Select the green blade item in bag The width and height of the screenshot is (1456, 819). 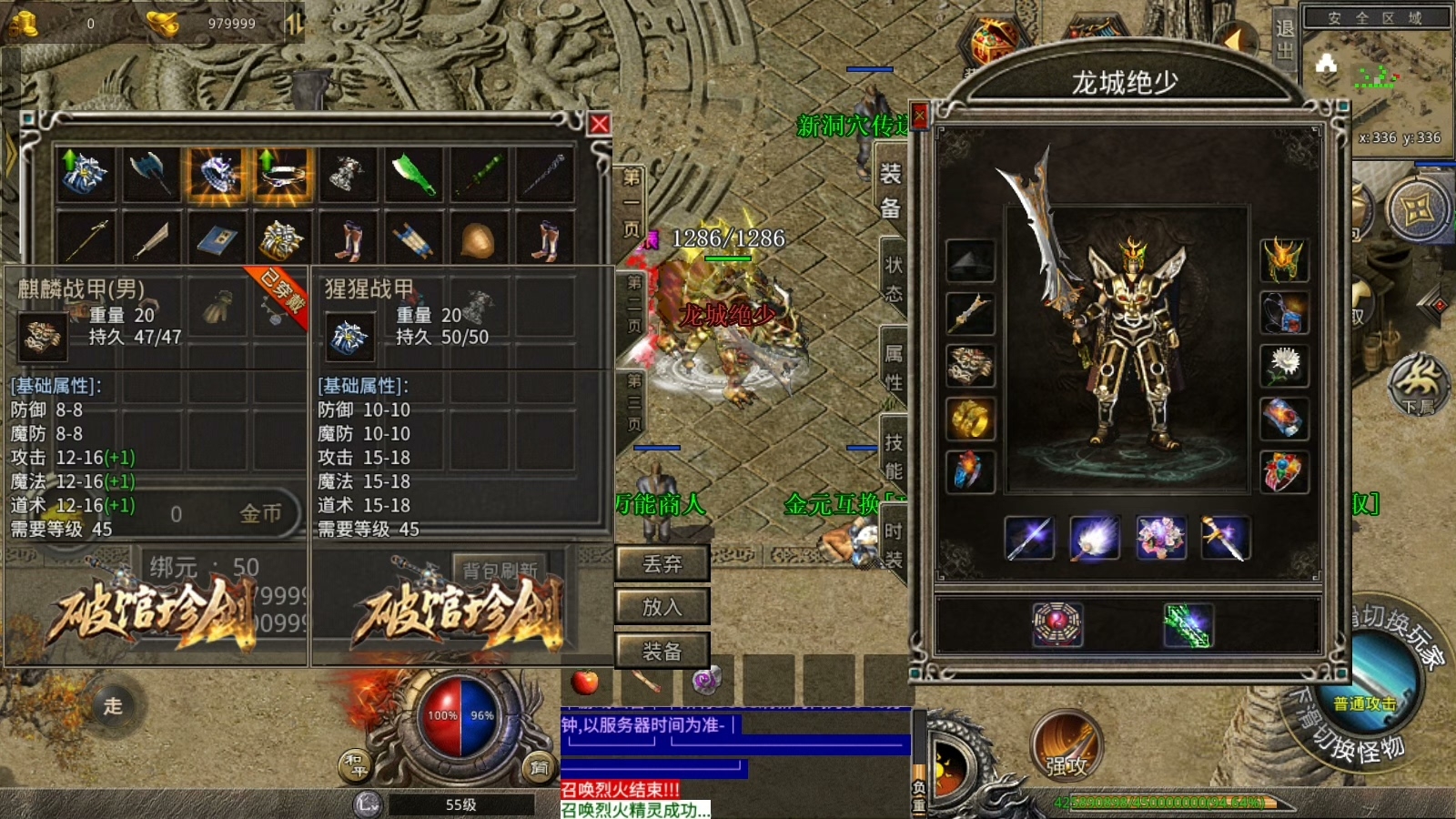[x=413, y=174]
